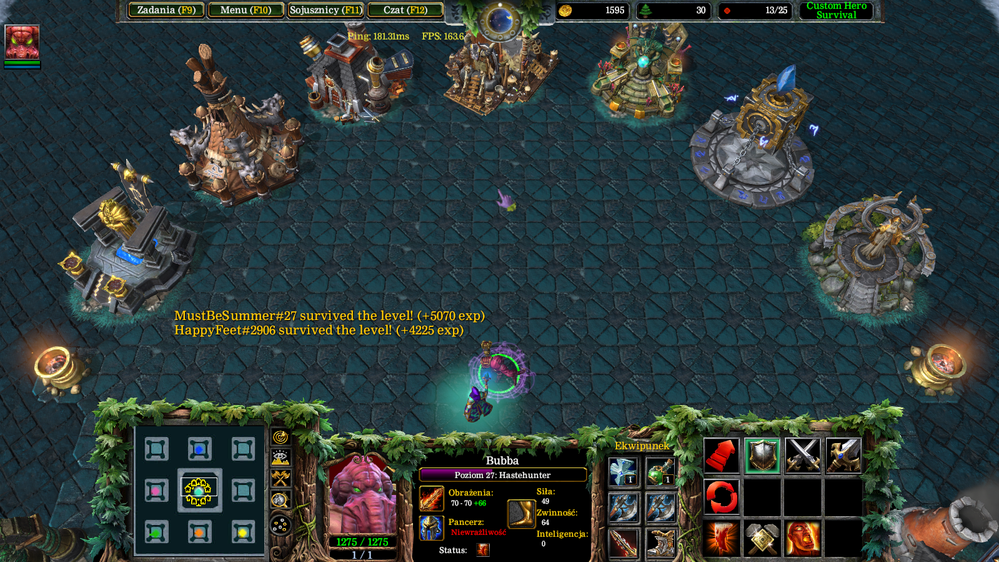Open the Czat chat log
Viewport: 999px width, 562px height.
405,11
